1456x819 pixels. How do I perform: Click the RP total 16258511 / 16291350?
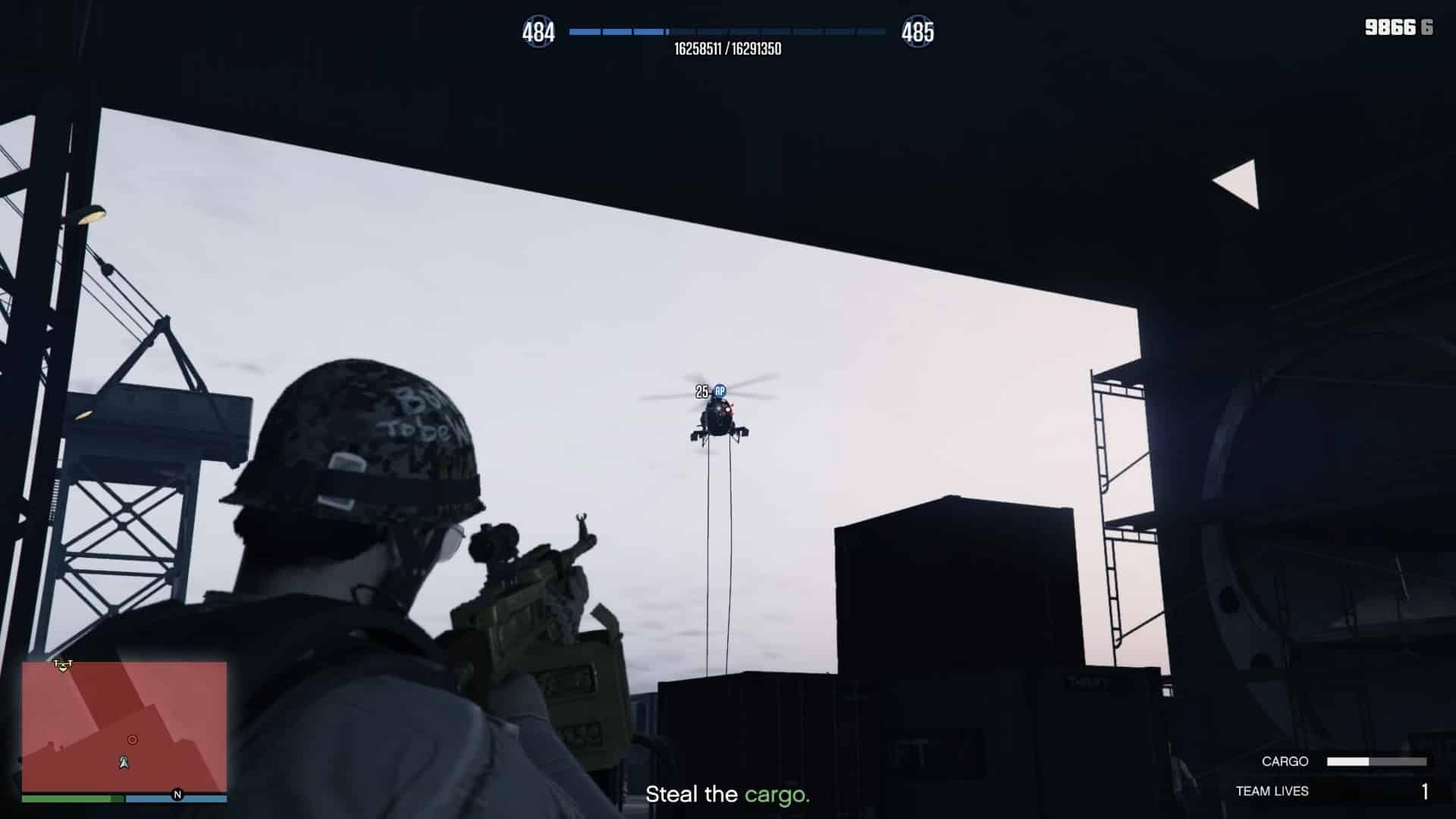(729, 47)
